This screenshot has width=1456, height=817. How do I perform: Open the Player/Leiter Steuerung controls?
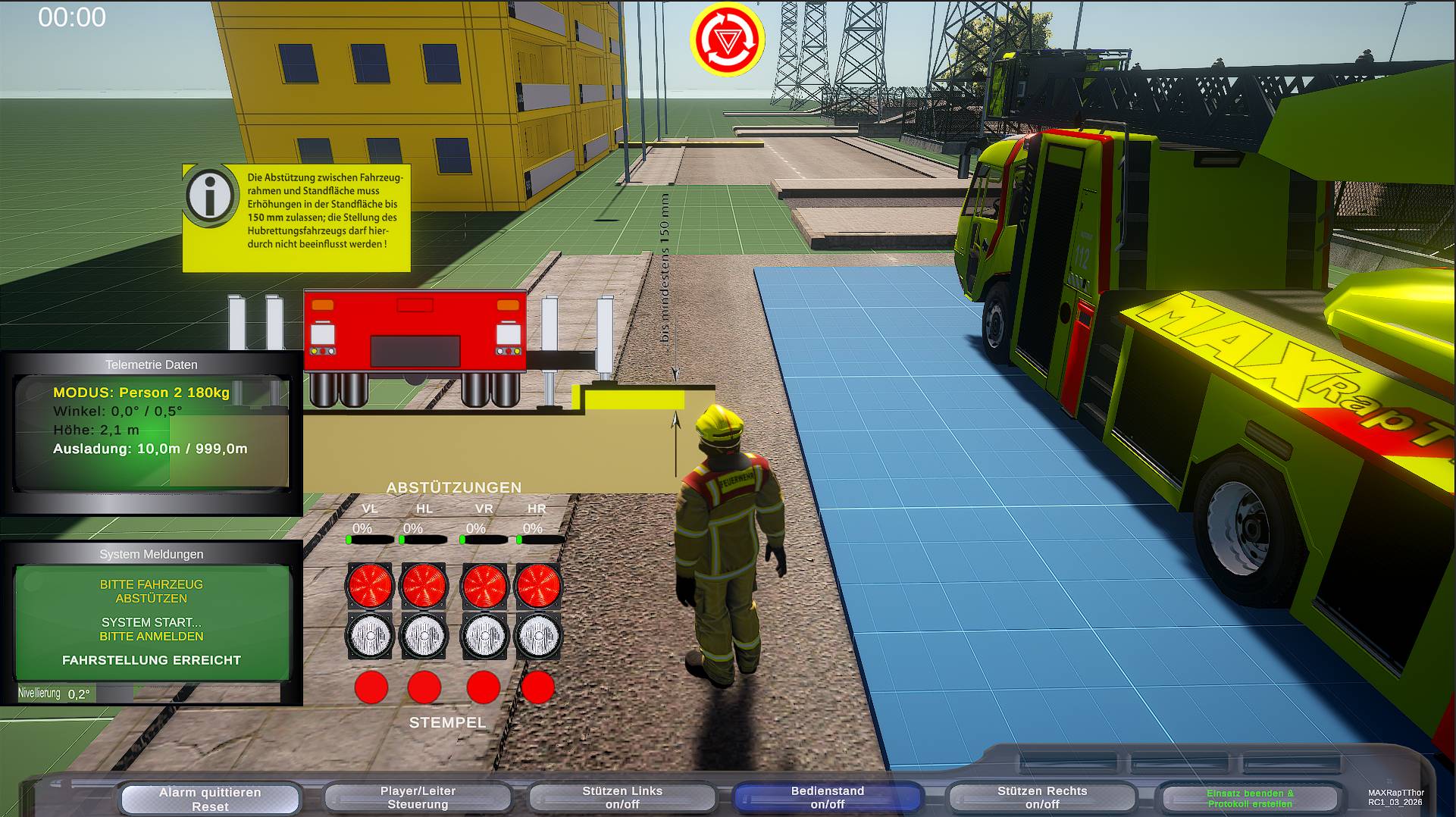pyautogui.click(x=418, y=797)
